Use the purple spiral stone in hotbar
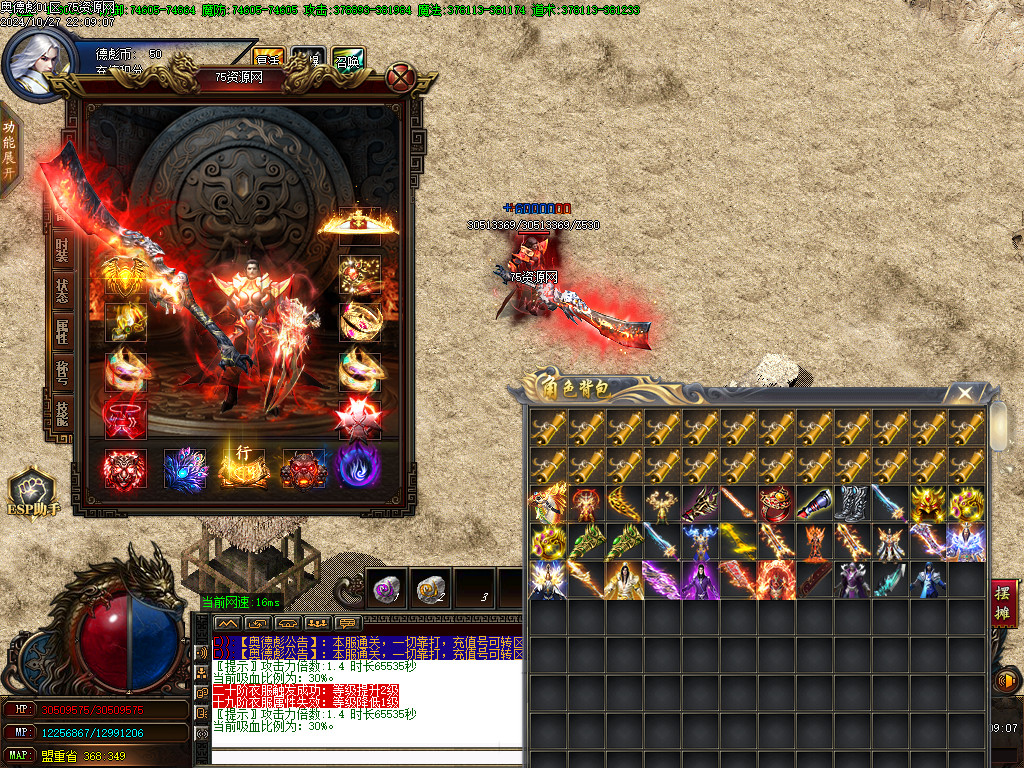The height and width of the screenshot is (768, 1024). click(386, 591)
